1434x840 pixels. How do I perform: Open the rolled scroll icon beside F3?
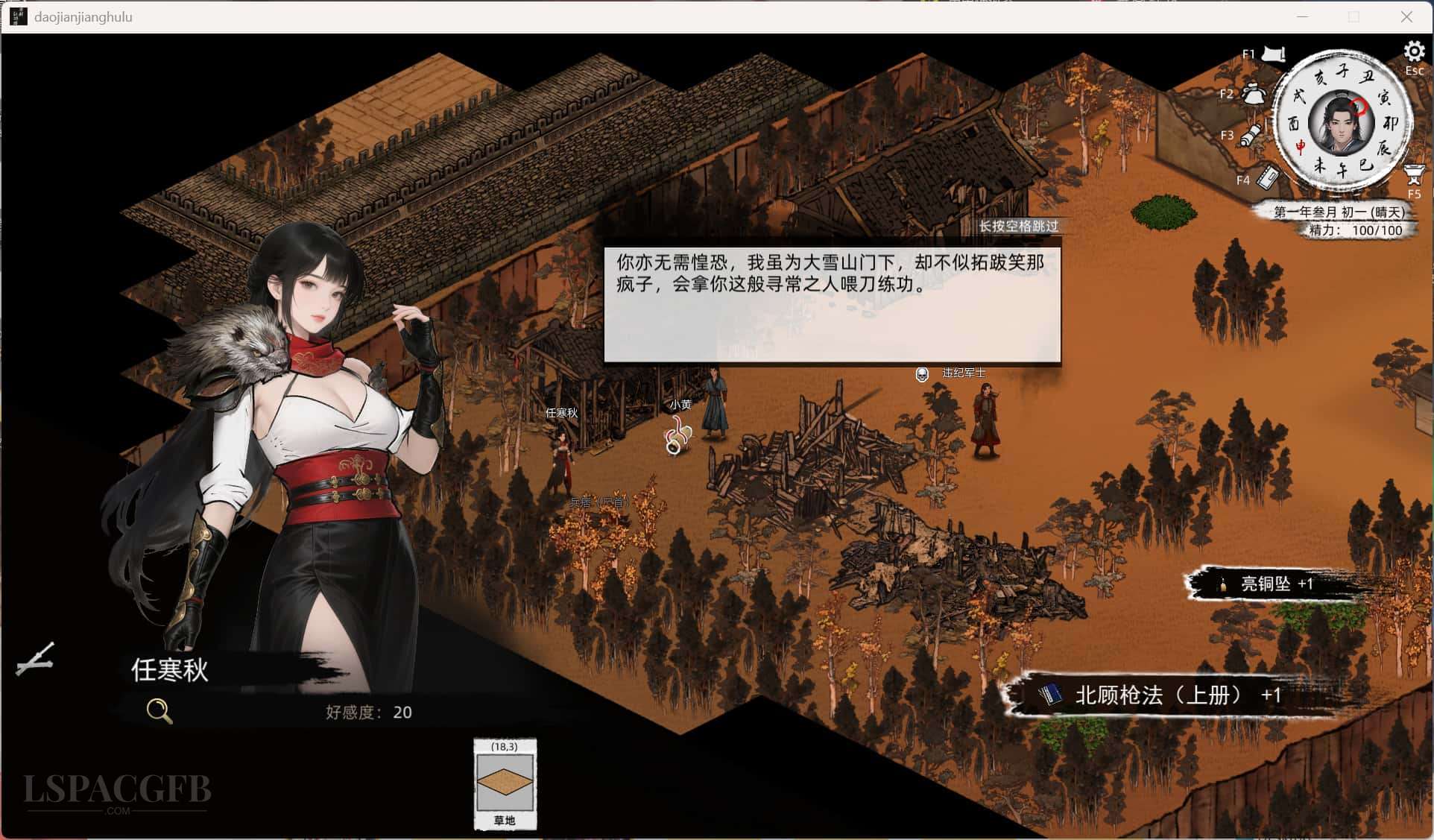[1251, 135]
